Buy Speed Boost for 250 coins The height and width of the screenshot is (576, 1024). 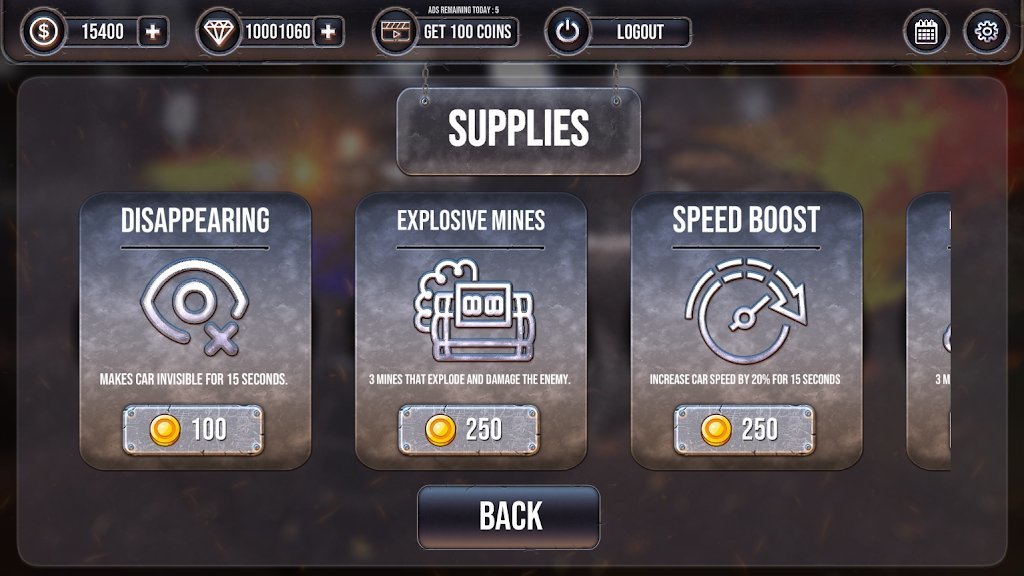pyautogui.click(x=744, y=430)
